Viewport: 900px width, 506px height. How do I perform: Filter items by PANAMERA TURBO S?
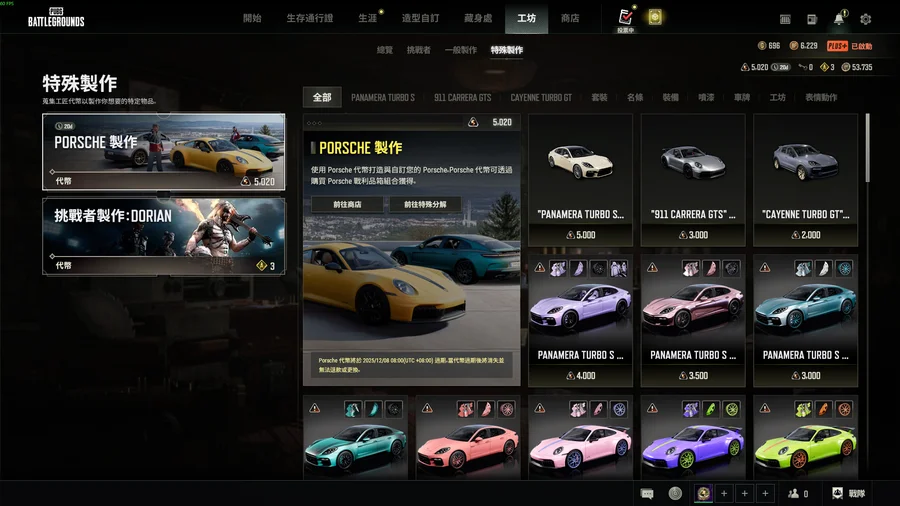coord(382,98)
